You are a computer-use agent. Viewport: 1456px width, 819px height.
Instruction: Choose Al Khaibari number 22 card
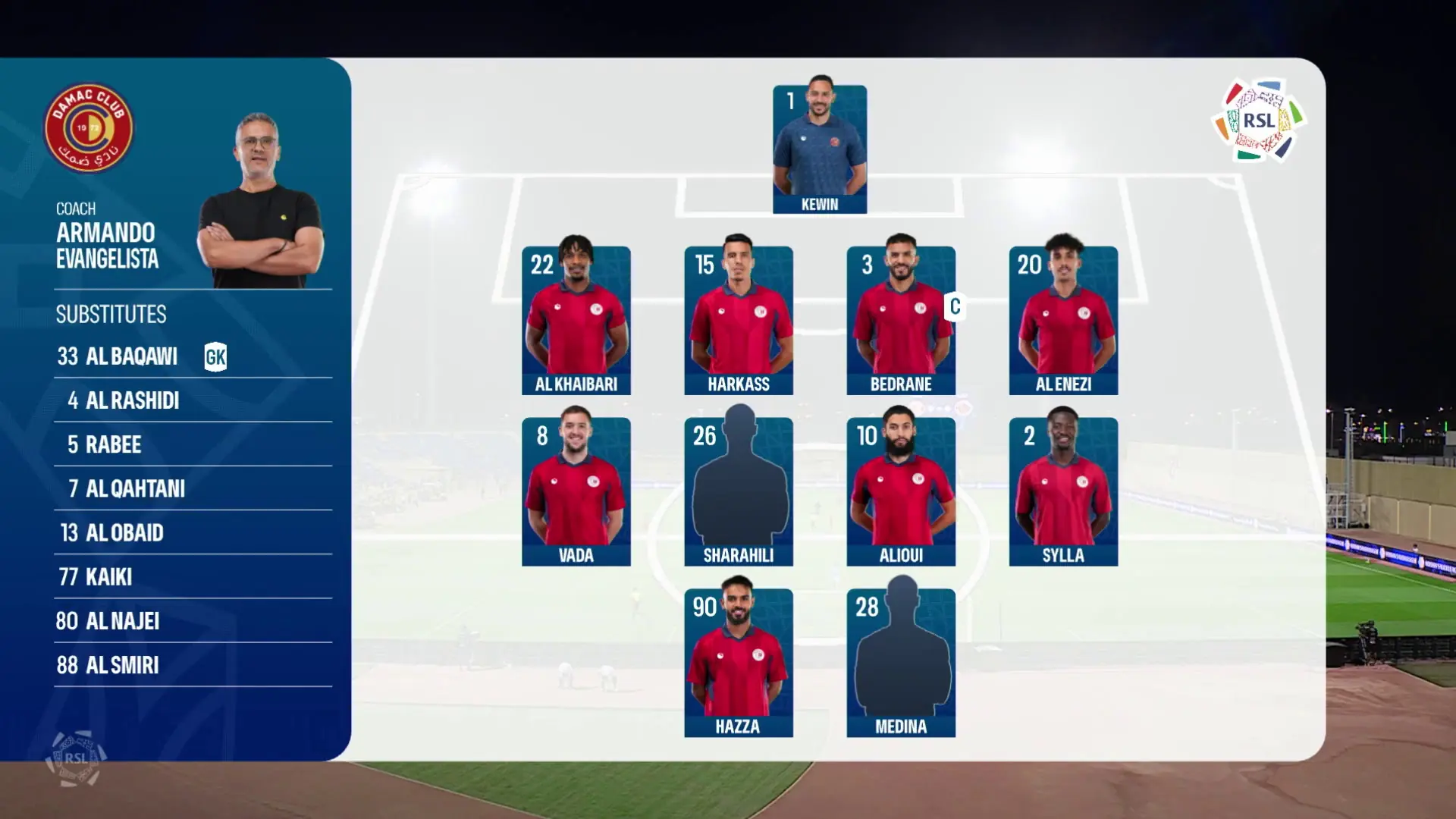pos(576,320)
